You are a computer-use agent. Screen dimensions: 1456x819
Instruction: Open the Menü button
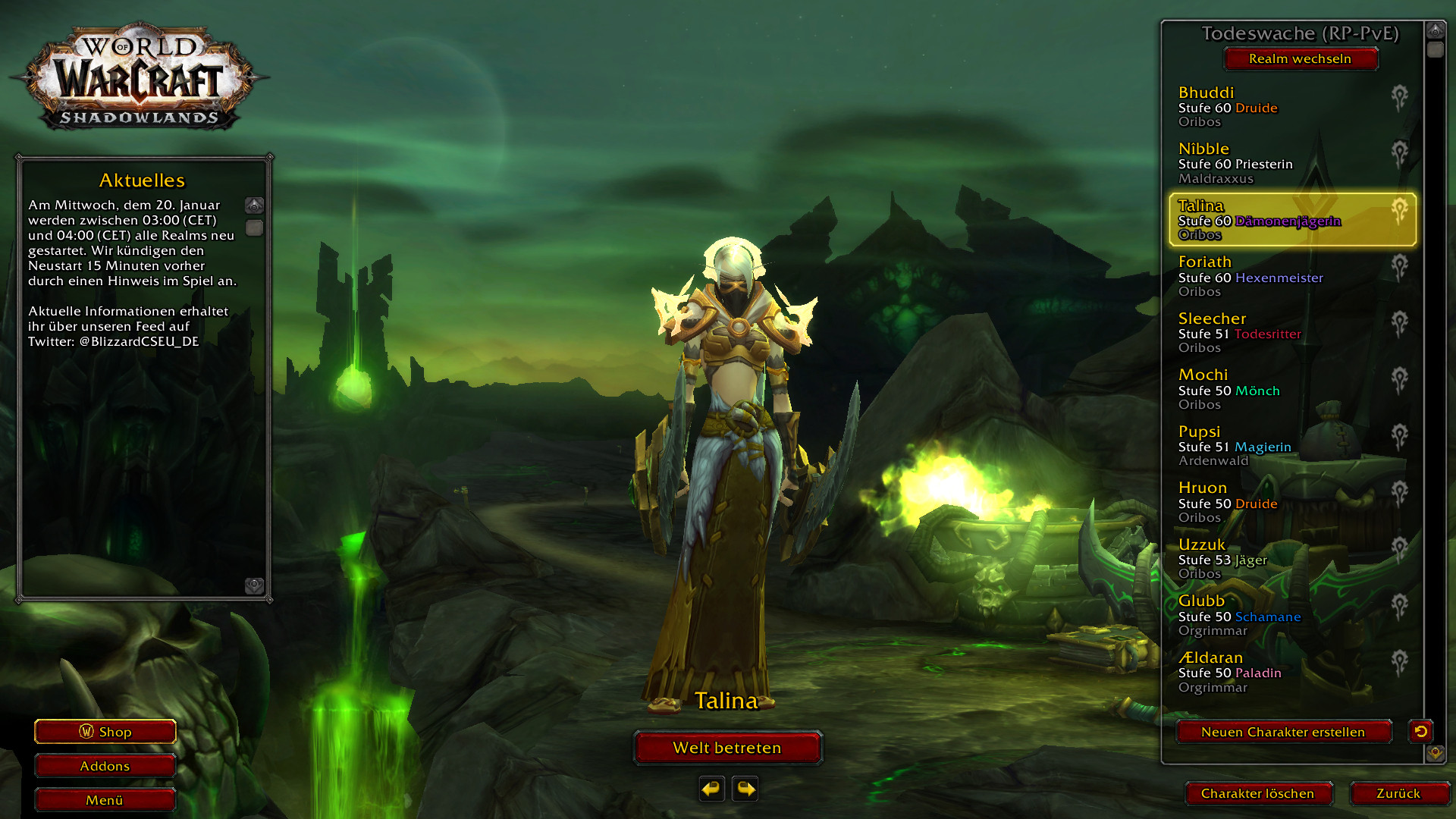click(x=105, y=800)
